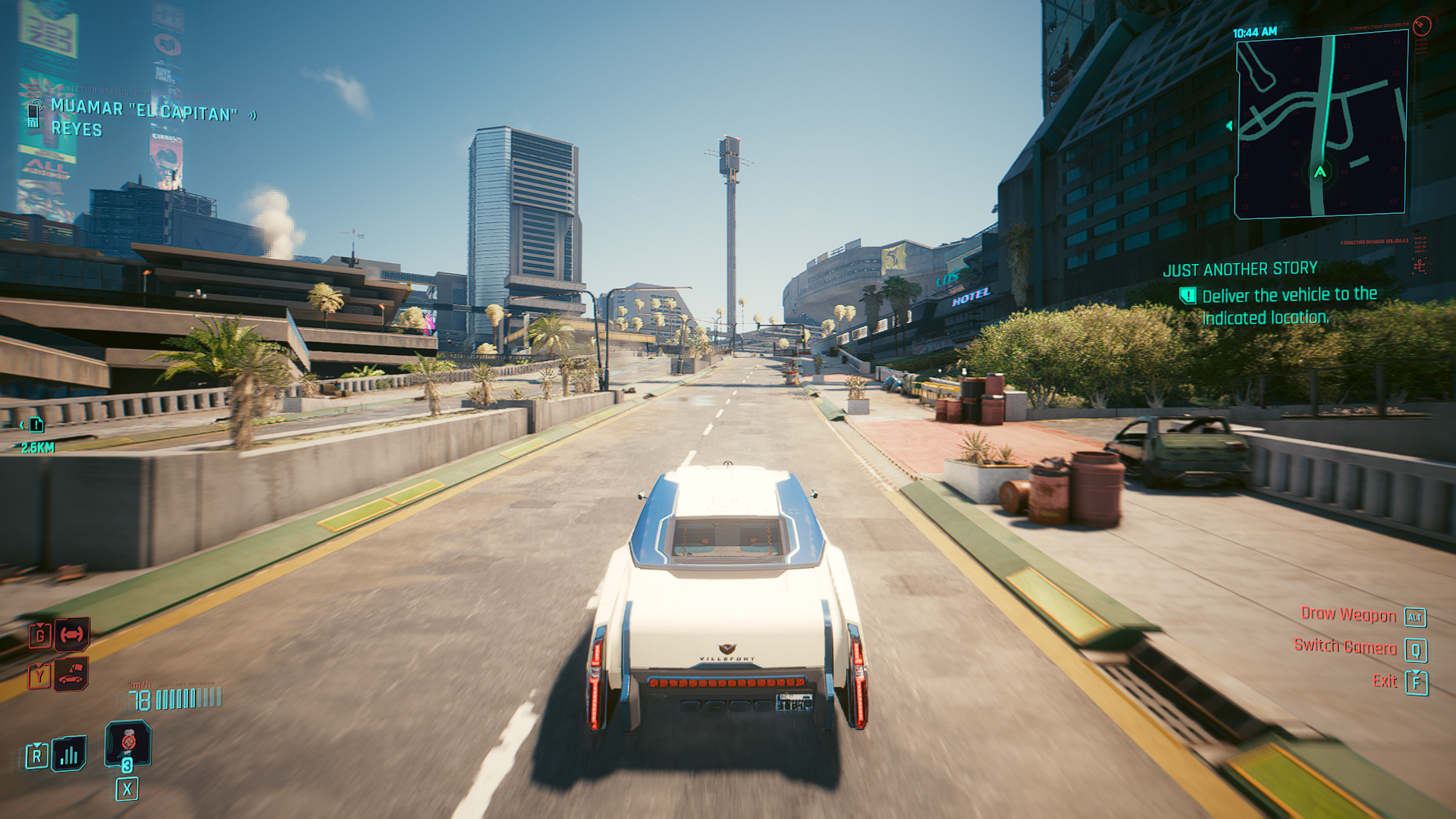Image resolution: width=1456 pixels, height=819 pixels.
Task: Activate the red vehicle axle icon
Action: coord(72,634)
